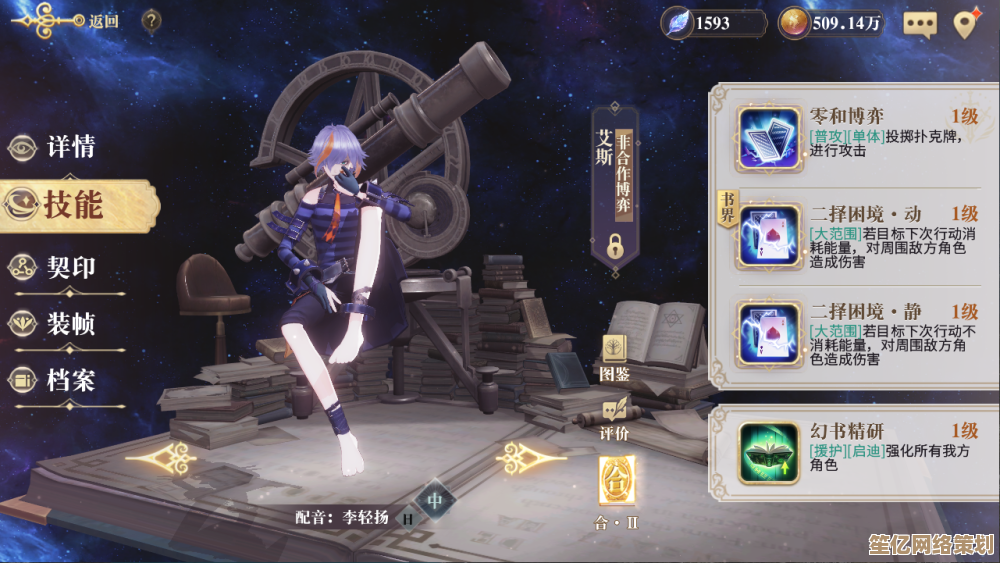Switch to next character with right arrow
Image resolution: width=1000 pixels, height=563 pixels.
(532, 458)
